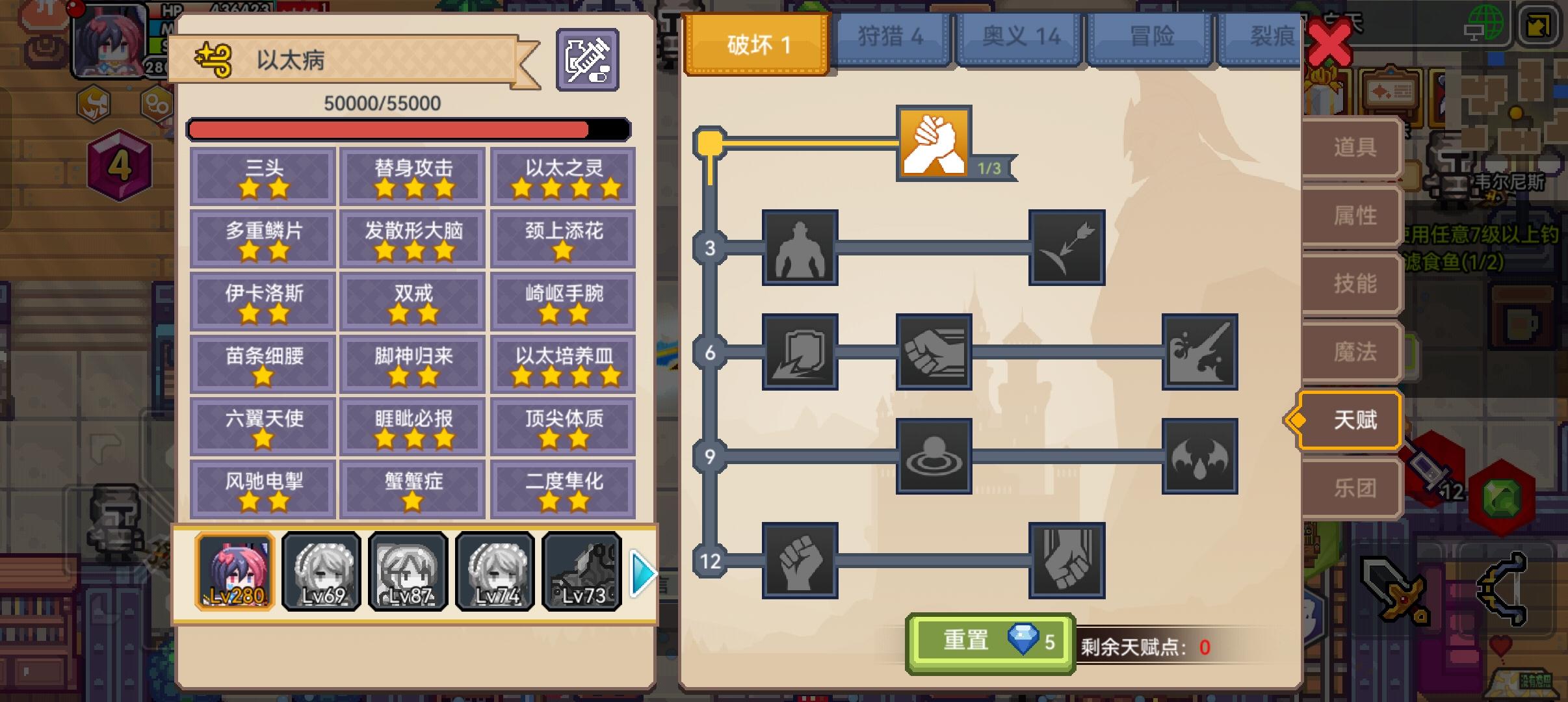Select the Lv87 character thumbnail
The image size is (1568, 702).
(x=408, y=573)
